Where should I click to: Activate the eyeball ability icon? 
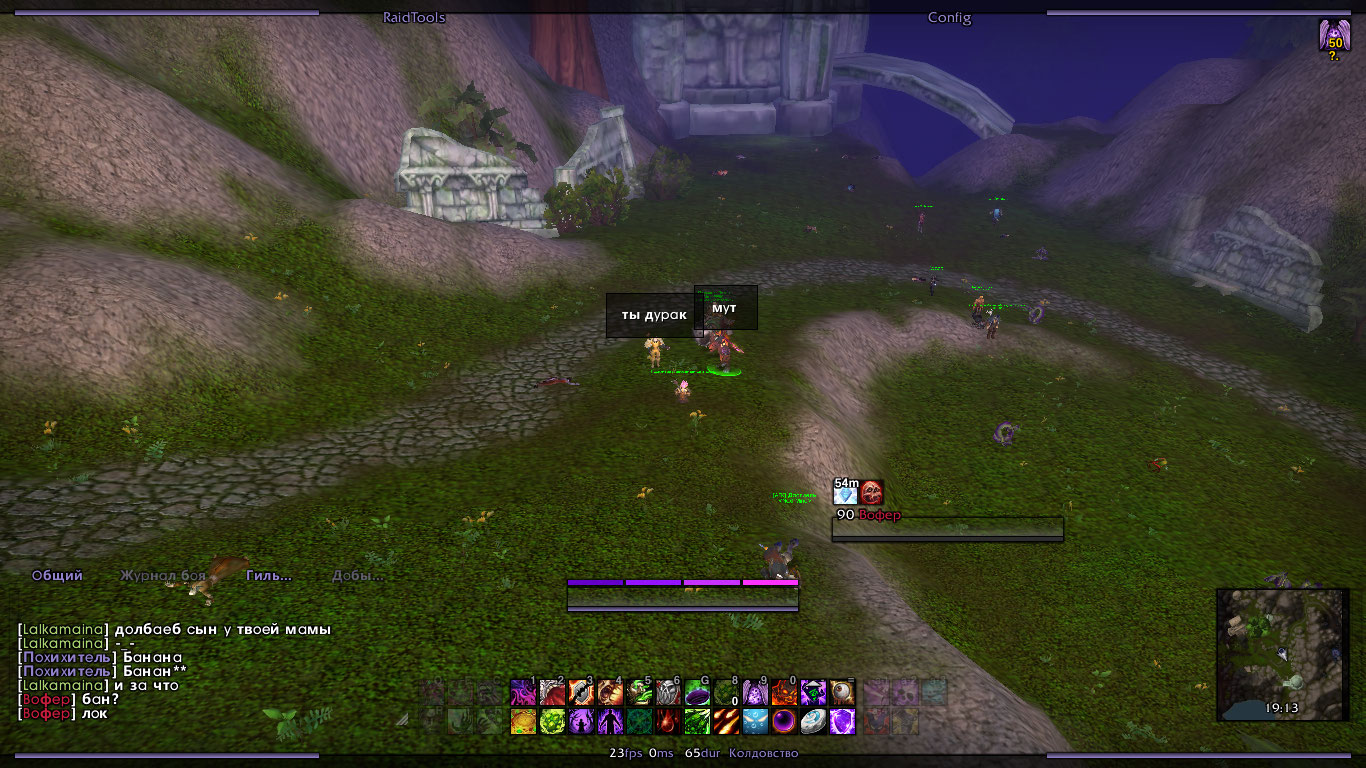click(x=842, y=692)
